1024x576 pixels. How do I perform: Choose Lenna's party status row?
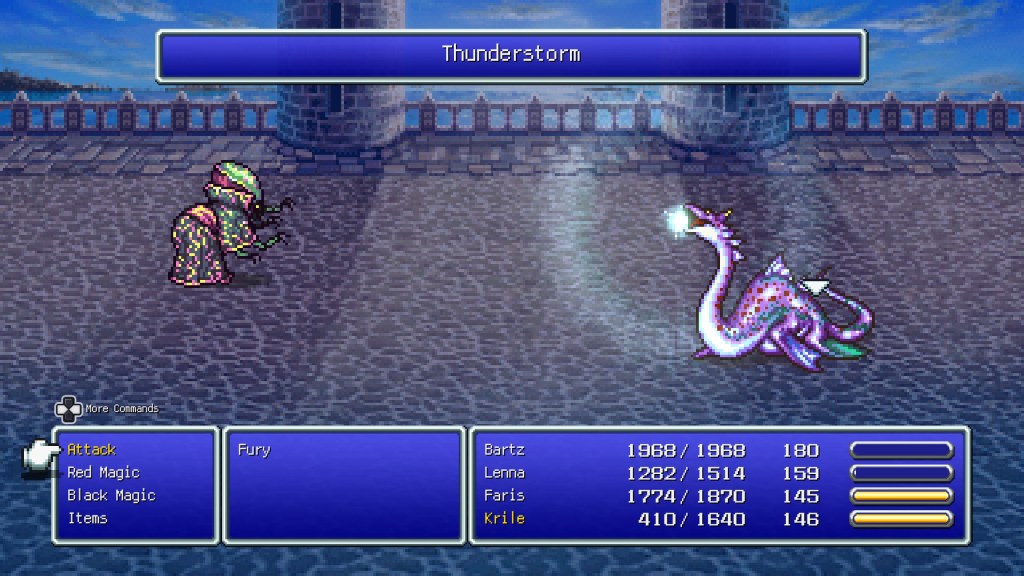coord(504,473)
